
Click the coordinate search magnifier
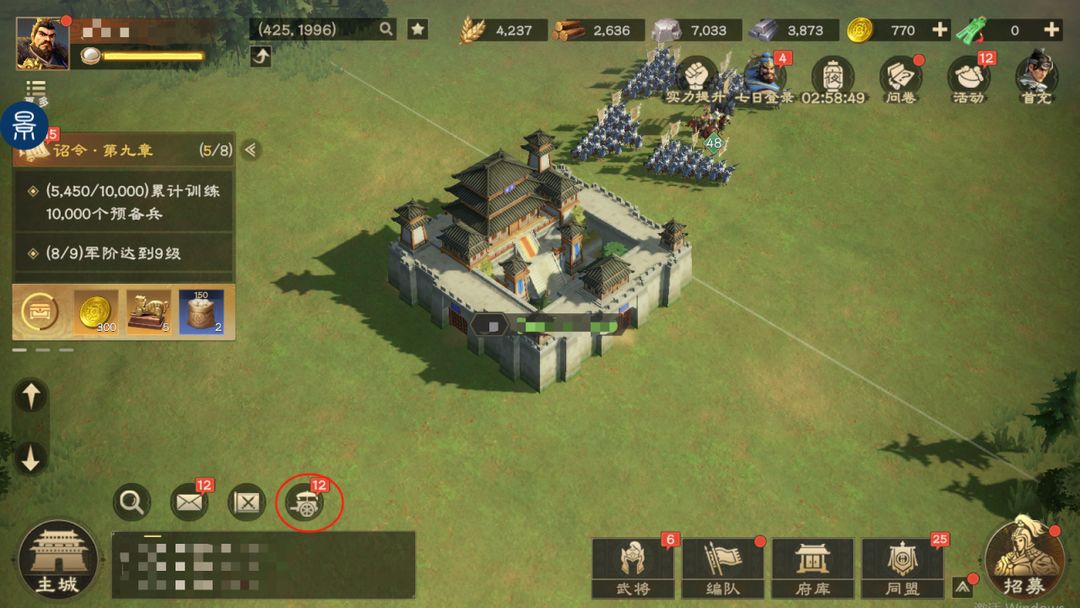point(386,29)
